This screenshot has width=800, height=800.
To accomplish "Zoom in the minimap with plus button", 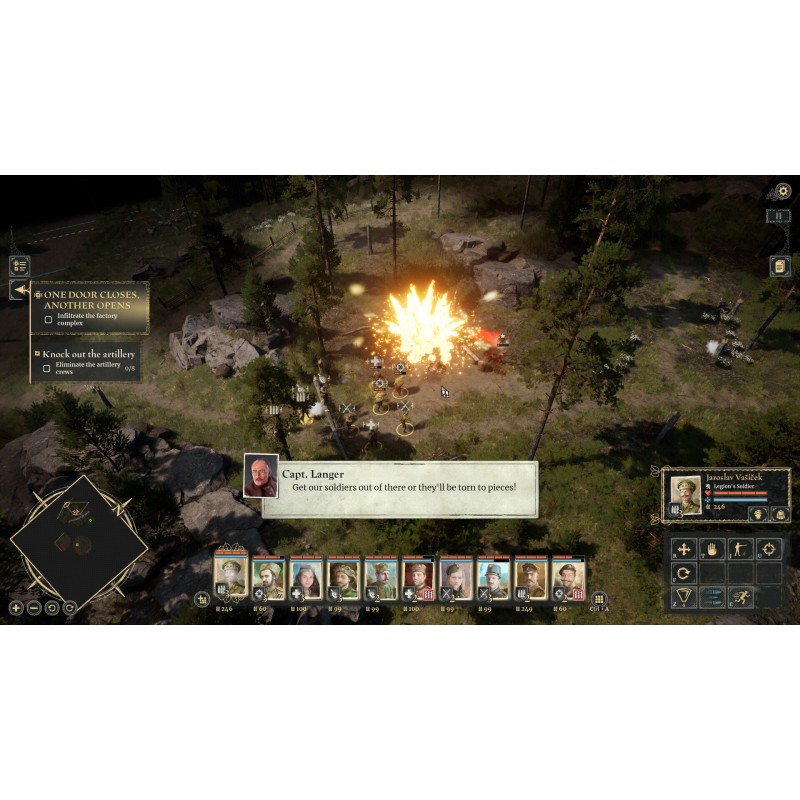I will pos(16,607).
